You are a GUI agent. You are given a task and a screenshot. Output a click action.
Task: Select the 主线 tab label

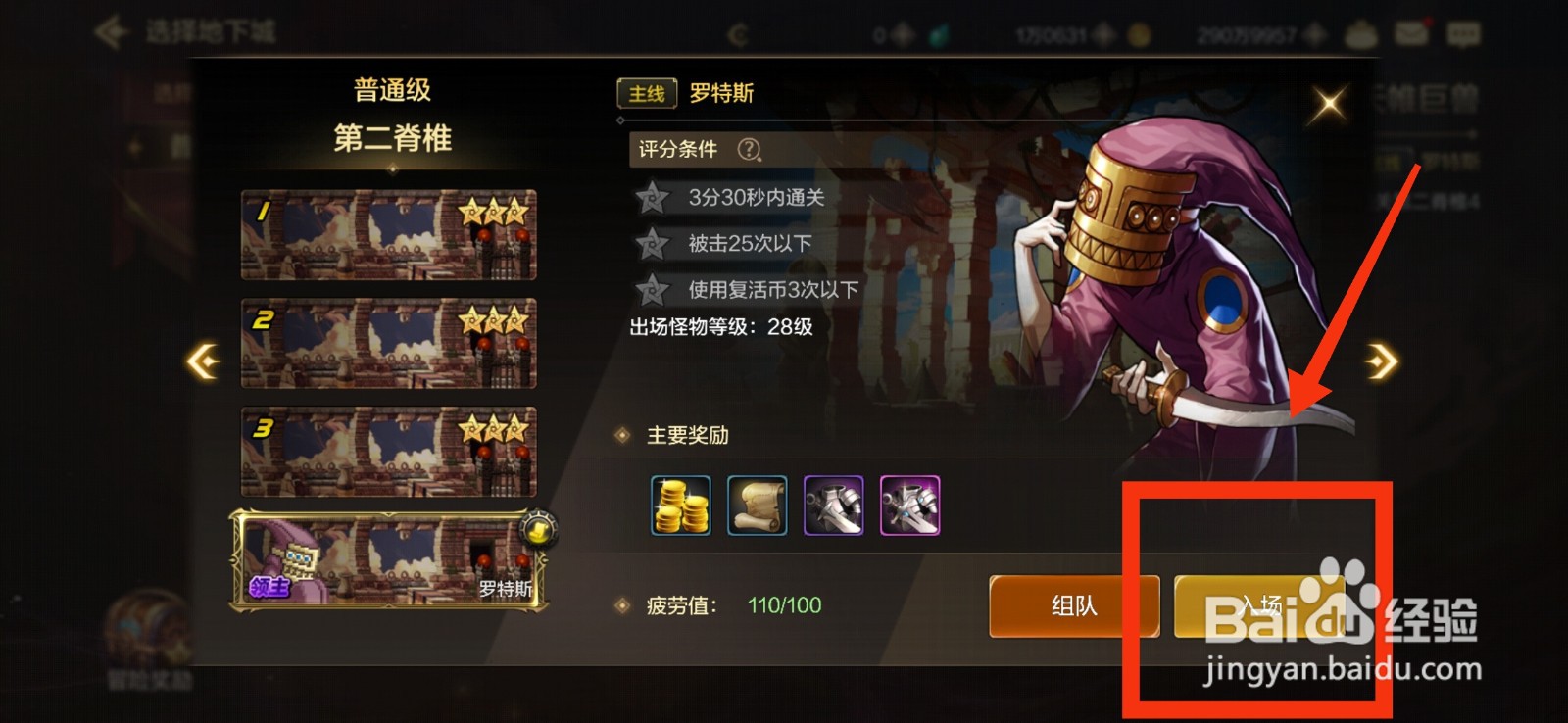tap(648, 94)
